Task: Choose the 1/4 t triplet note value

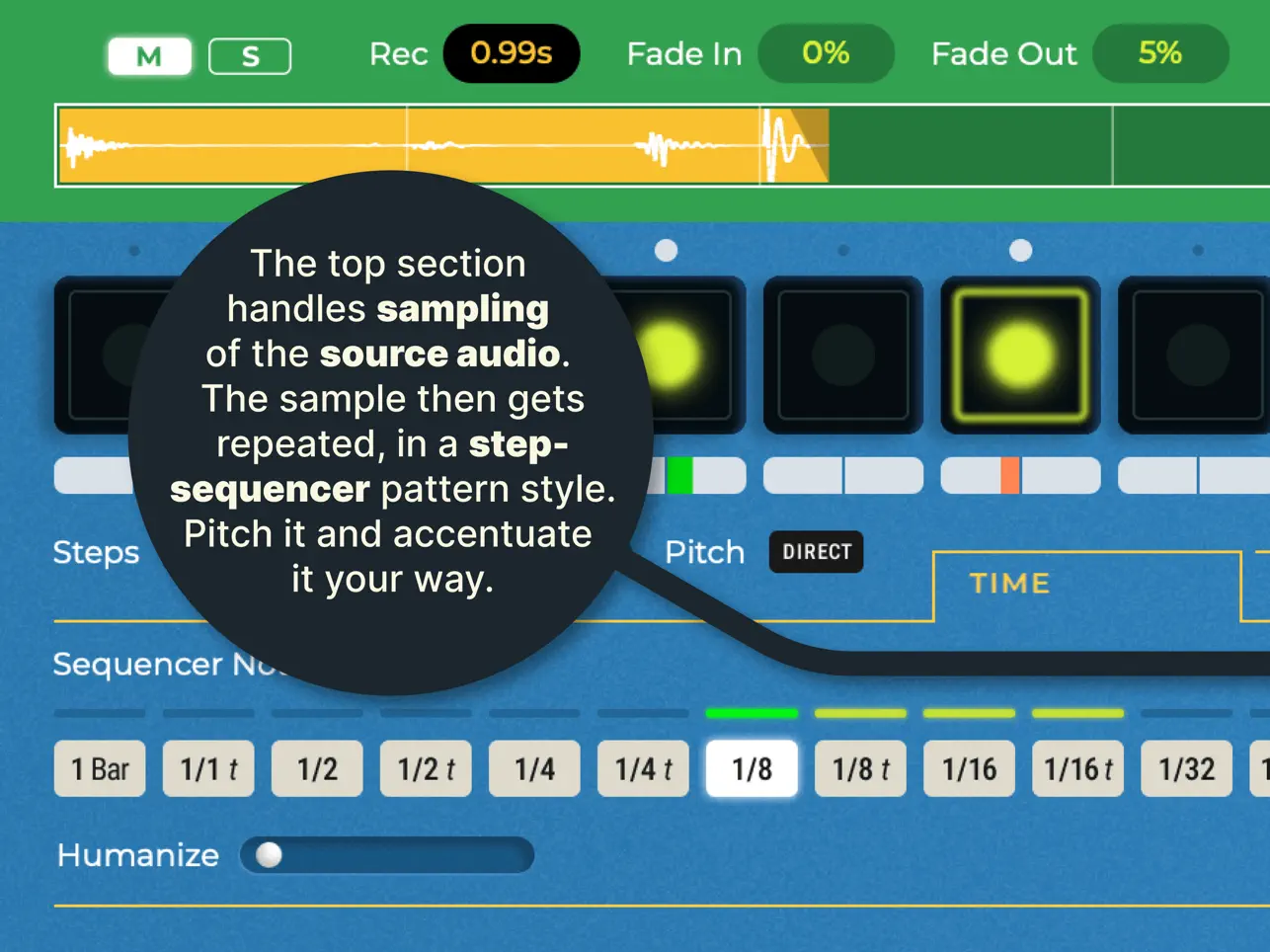Action: (643, 768)
